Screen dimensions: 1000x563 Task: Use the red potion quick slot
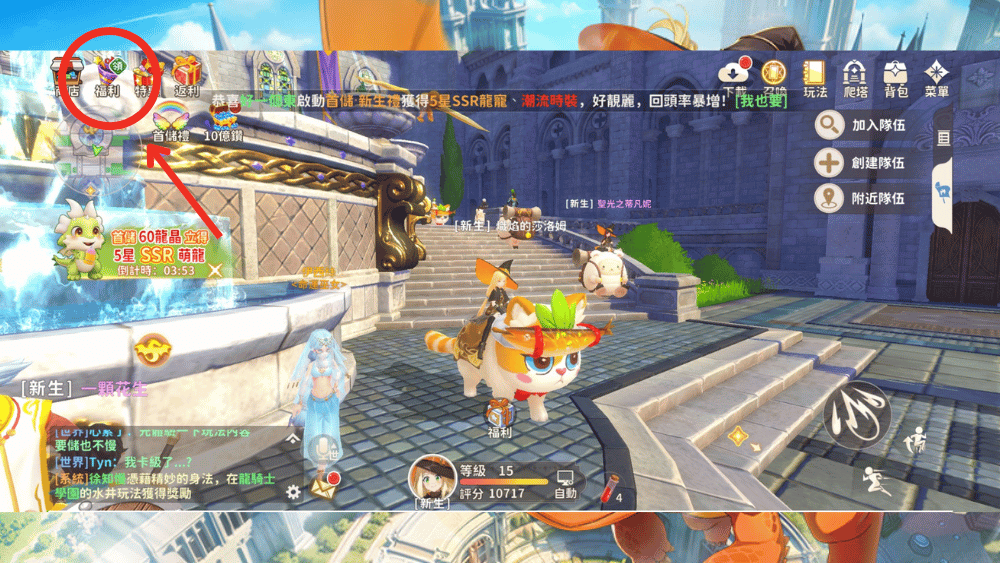coord(612,488)
